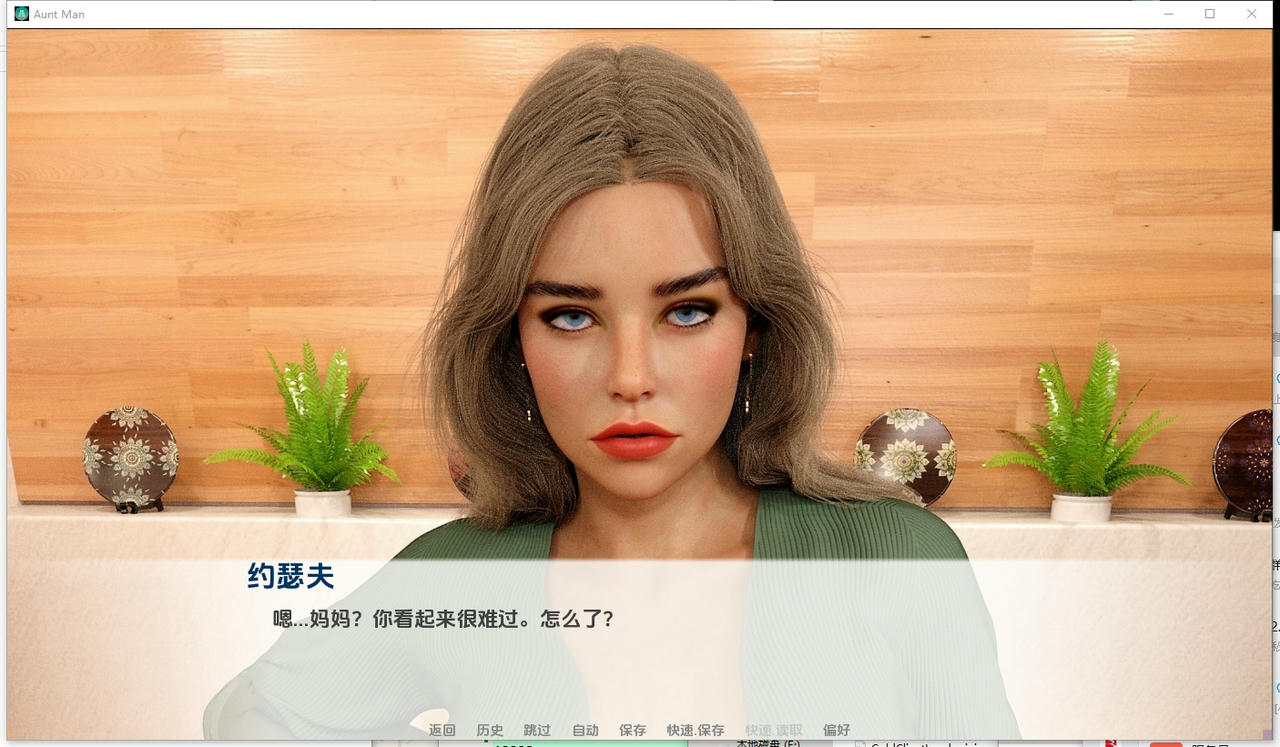Screen dimensions: 1280x747
Task: Toggle 跳过 skip mode
Action: click(537, 730)
